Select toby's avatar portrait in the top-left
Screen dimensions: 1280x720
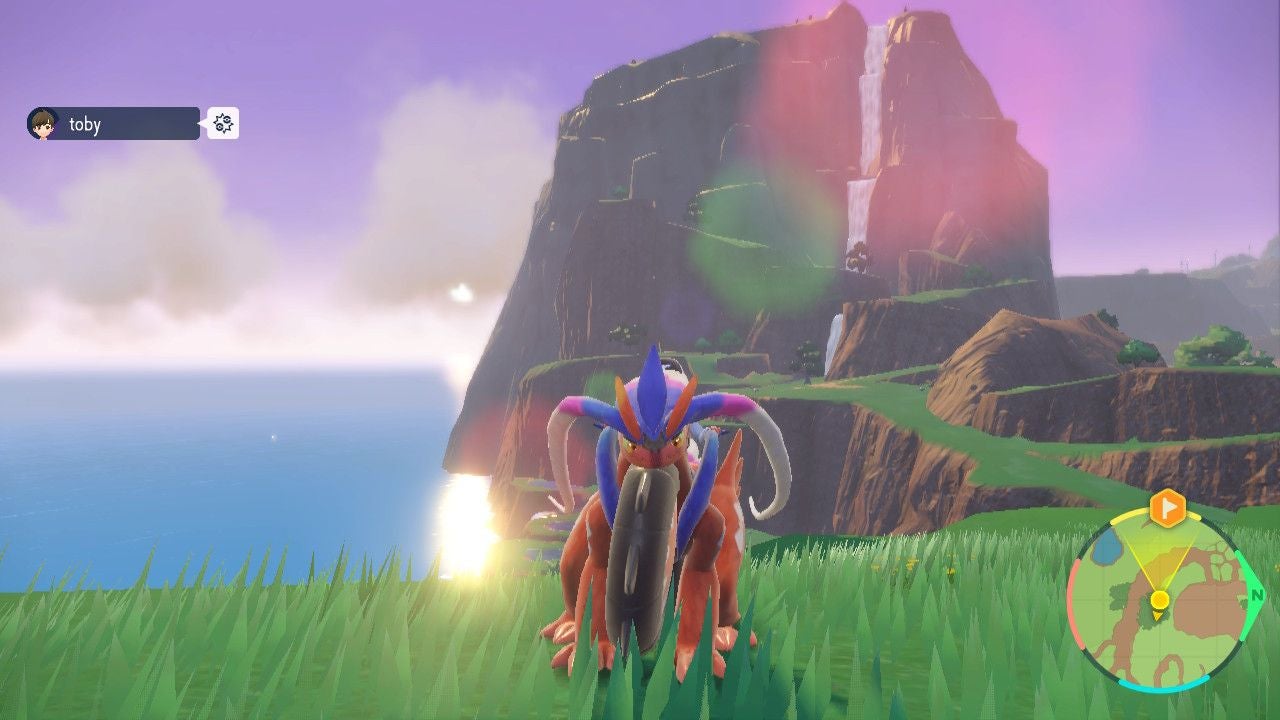coord(42,123)
